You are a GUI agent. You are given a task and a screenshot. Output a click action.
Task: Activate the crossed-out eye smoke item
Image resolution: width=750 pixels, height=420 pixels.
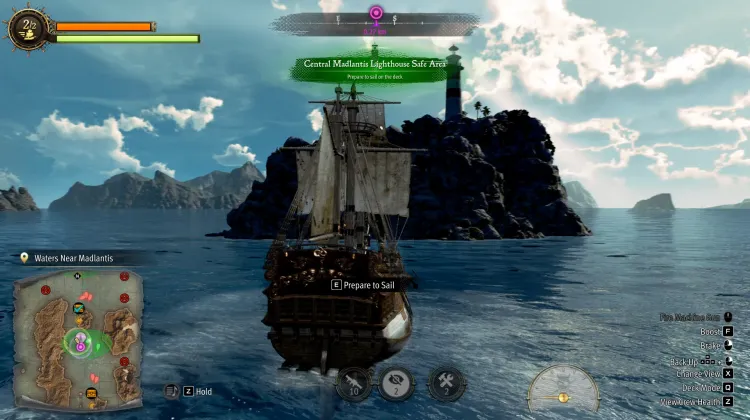(396, 382)
